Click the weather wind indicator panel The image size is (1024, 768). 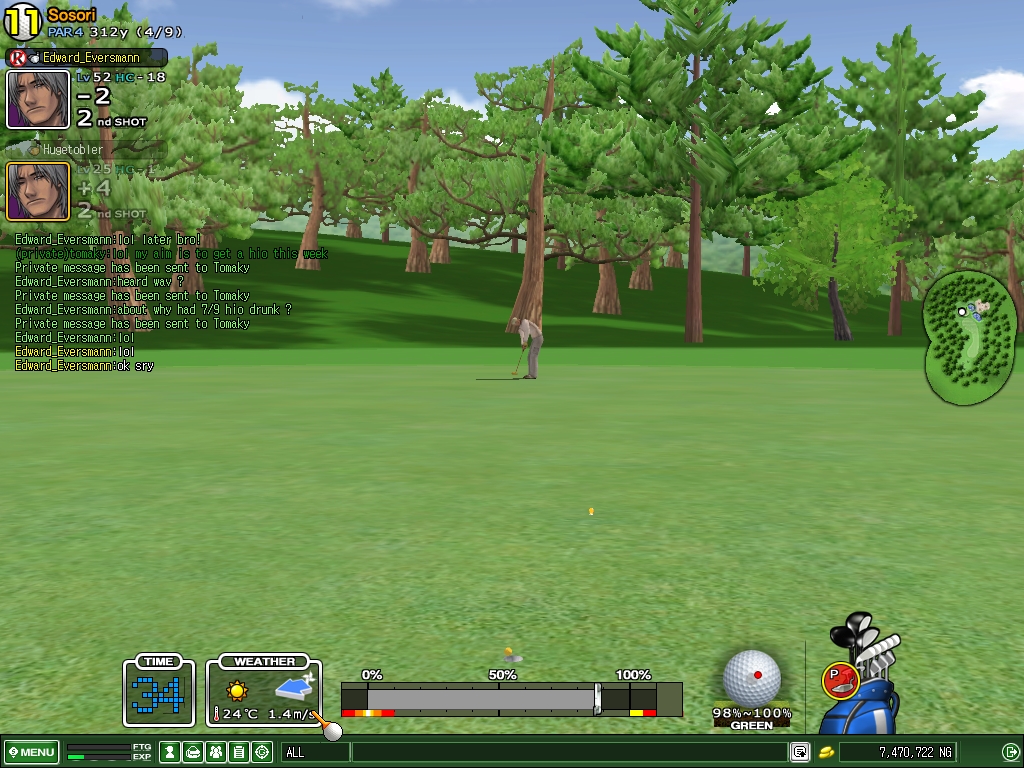pyautogui.click(x=264, y=690)
